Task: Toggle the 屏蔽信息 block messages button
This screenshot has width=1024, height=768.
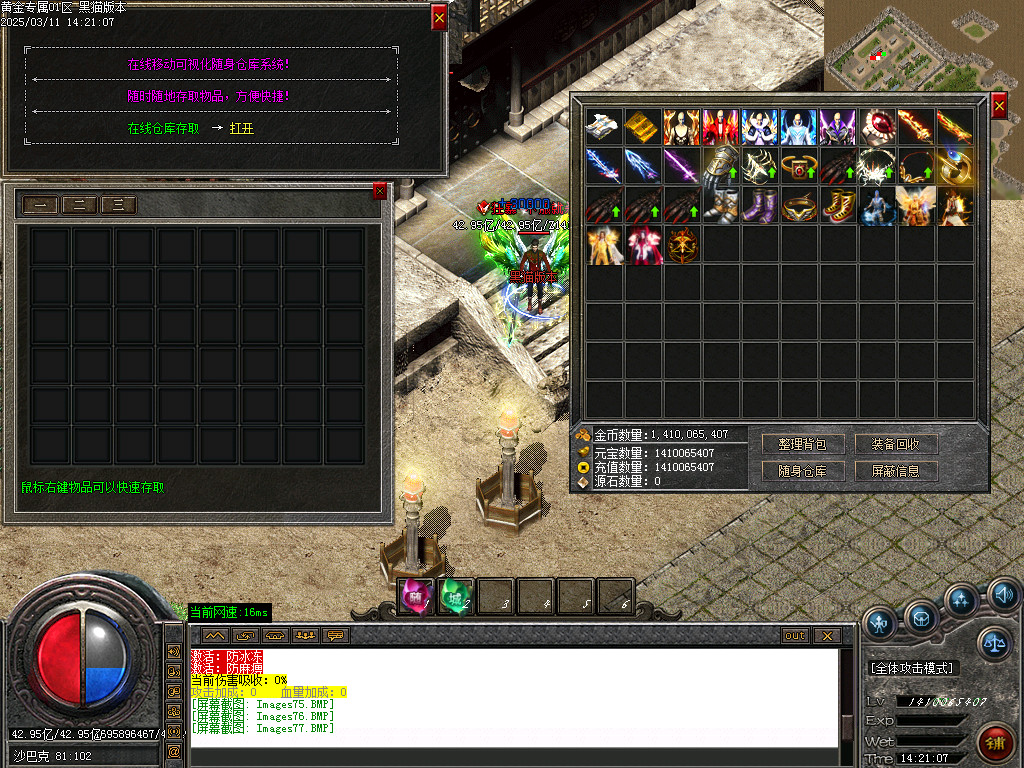Action: (x=896, y=471)
